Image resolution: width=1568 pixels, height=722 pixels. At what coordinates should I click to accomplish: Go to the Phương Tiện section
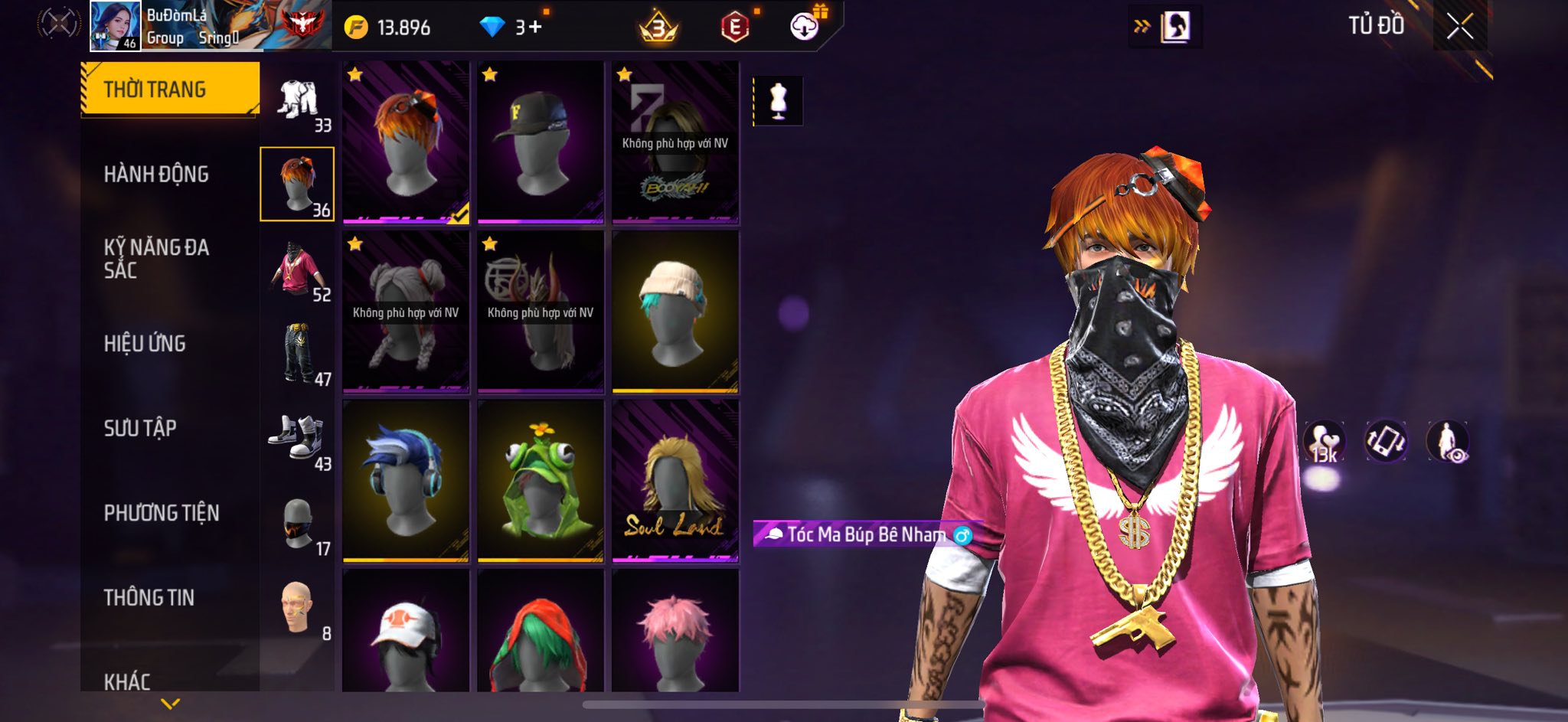pos(162,513)
